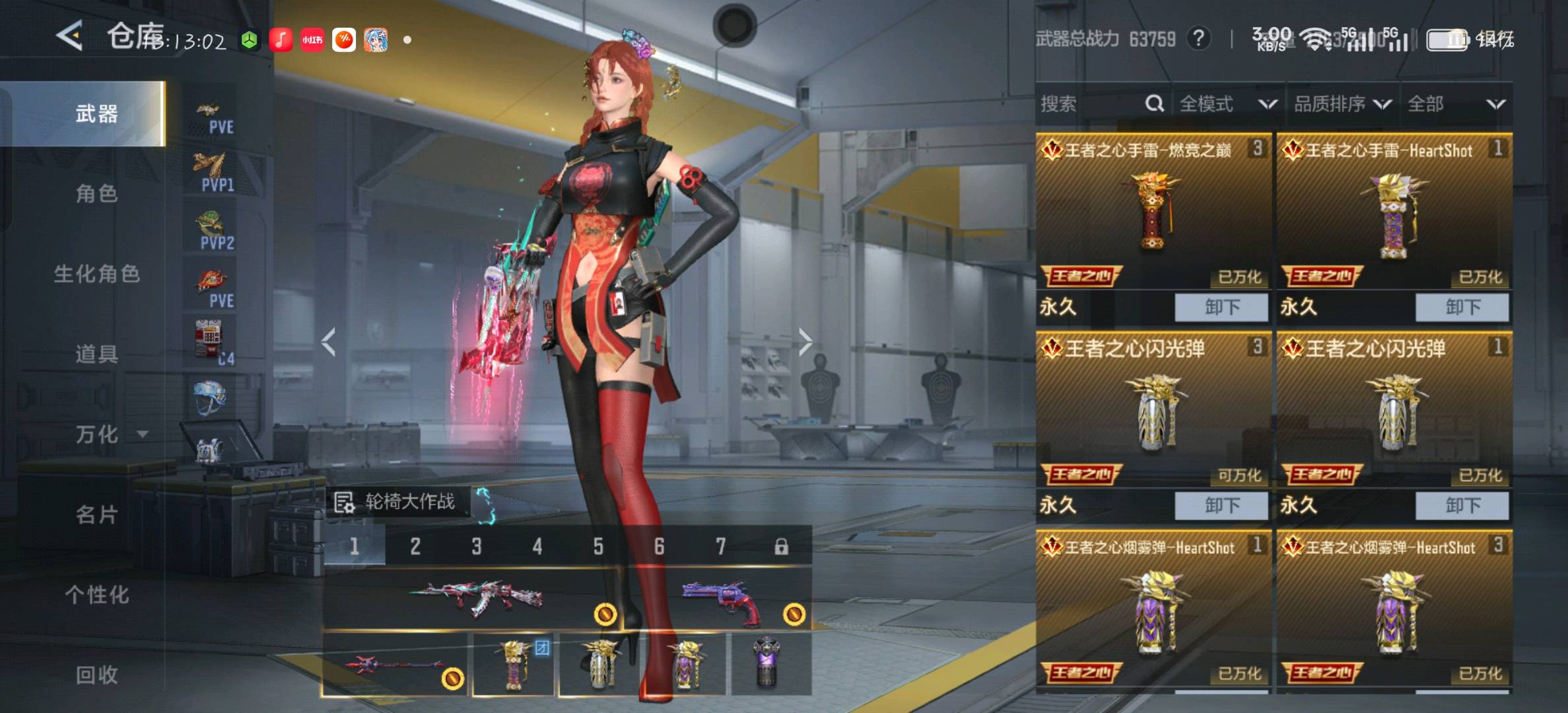
Task: Show next character with right arrow
Action: tap(805, 342)
